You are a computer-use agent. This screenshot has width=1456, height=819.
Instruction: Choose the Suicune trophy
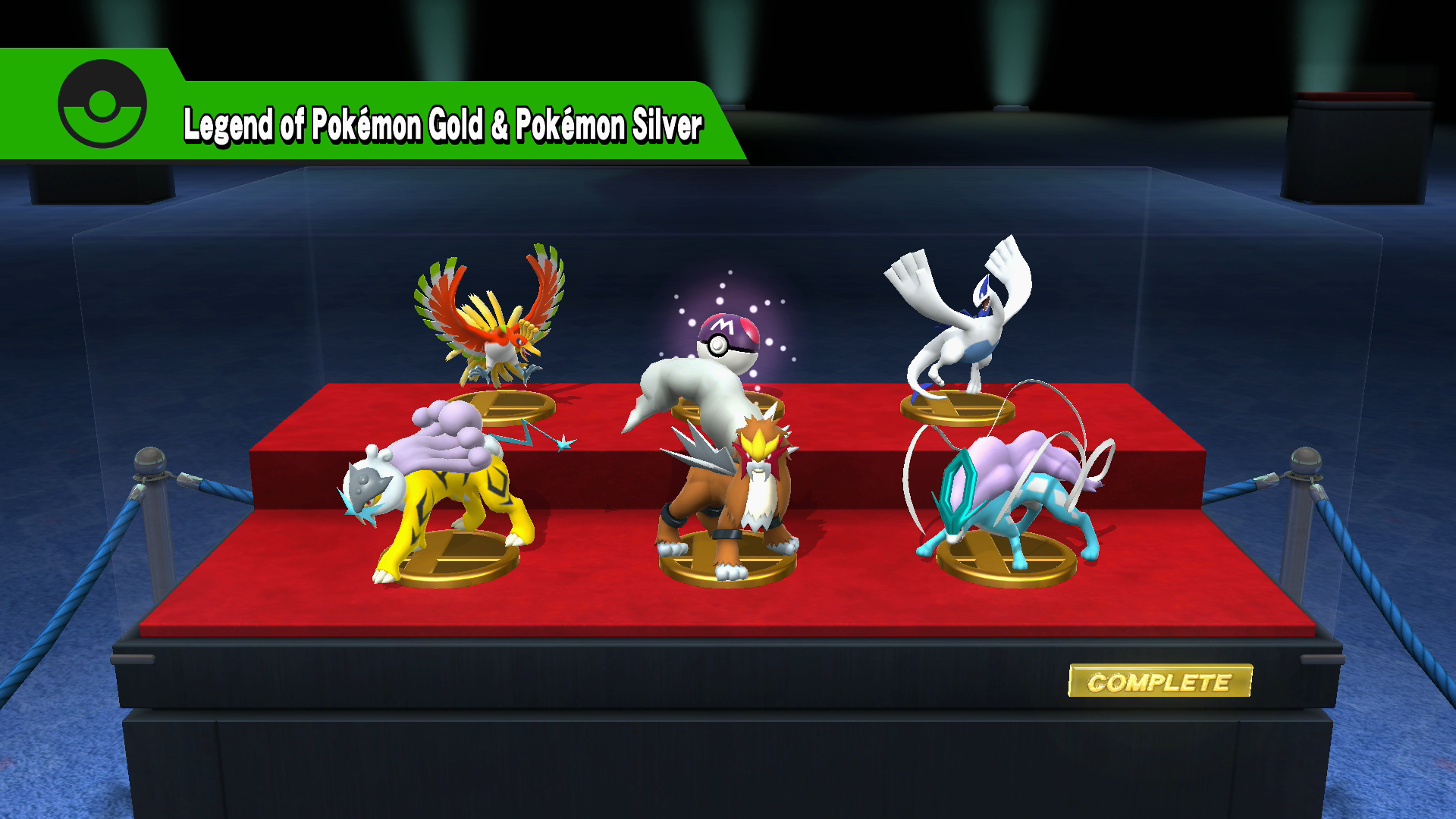[1009, 493]
